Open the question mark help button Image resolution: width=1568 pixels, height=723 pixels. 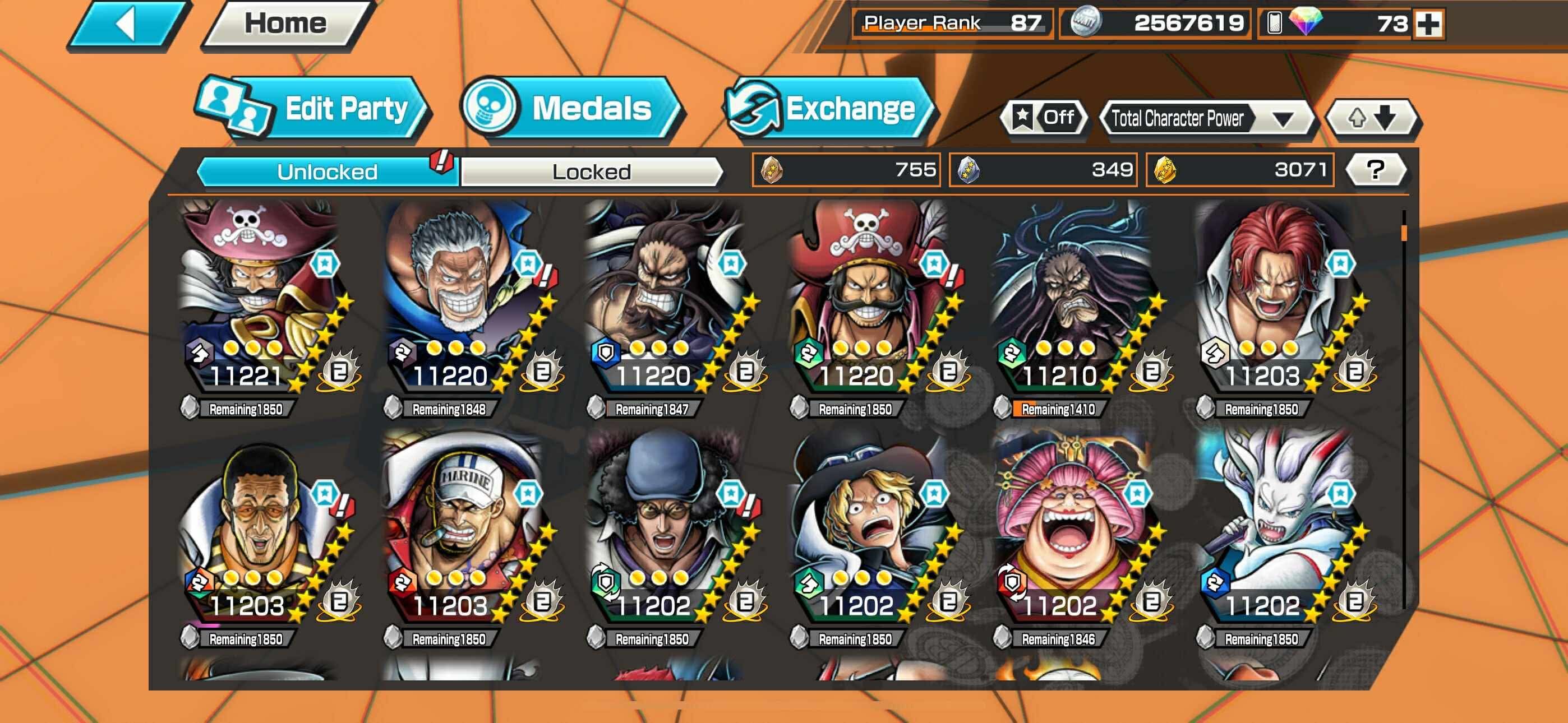point(1375,170)
